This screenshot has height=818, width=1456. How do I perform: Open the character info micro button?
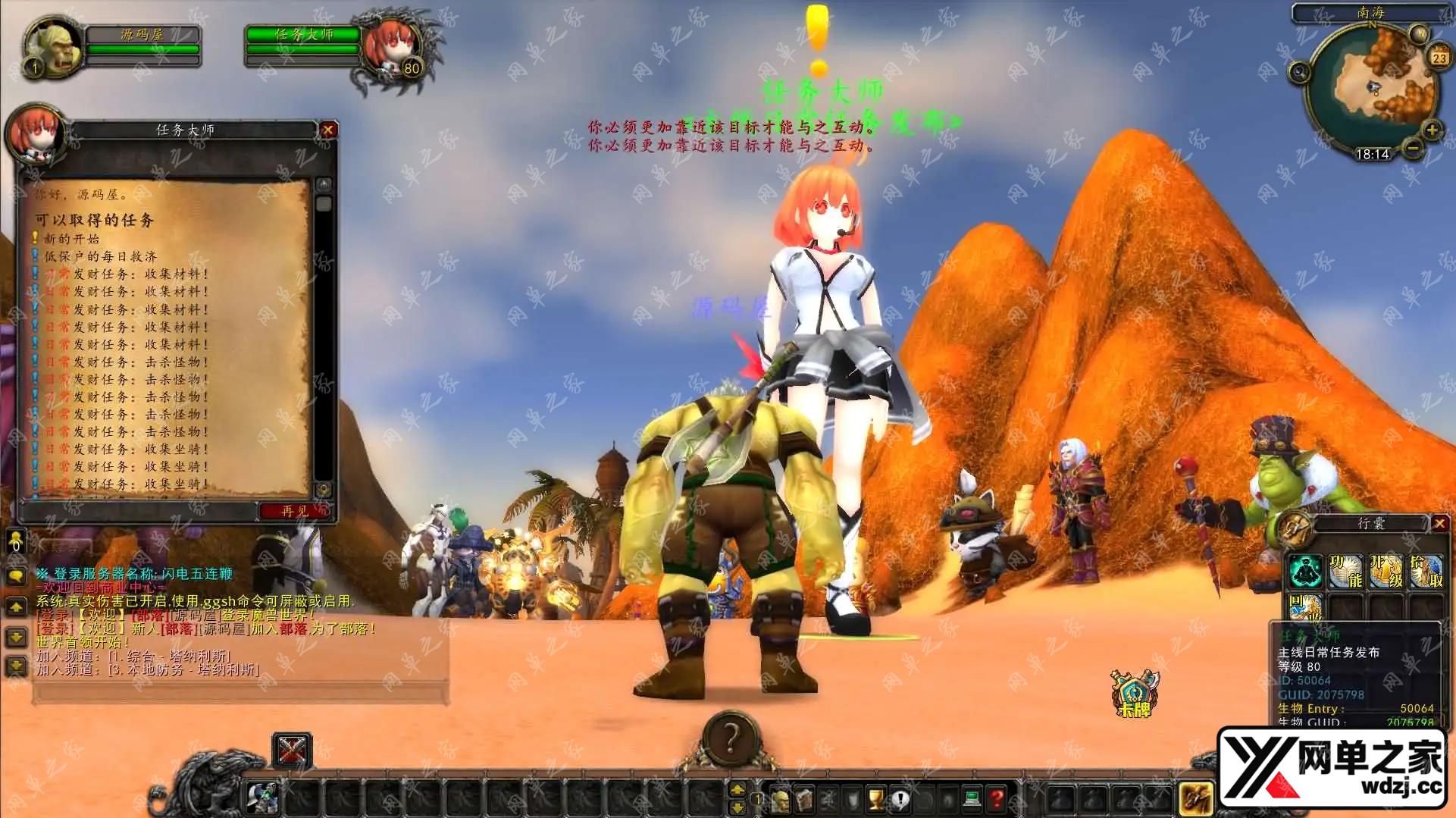click(x=780, y=798)
